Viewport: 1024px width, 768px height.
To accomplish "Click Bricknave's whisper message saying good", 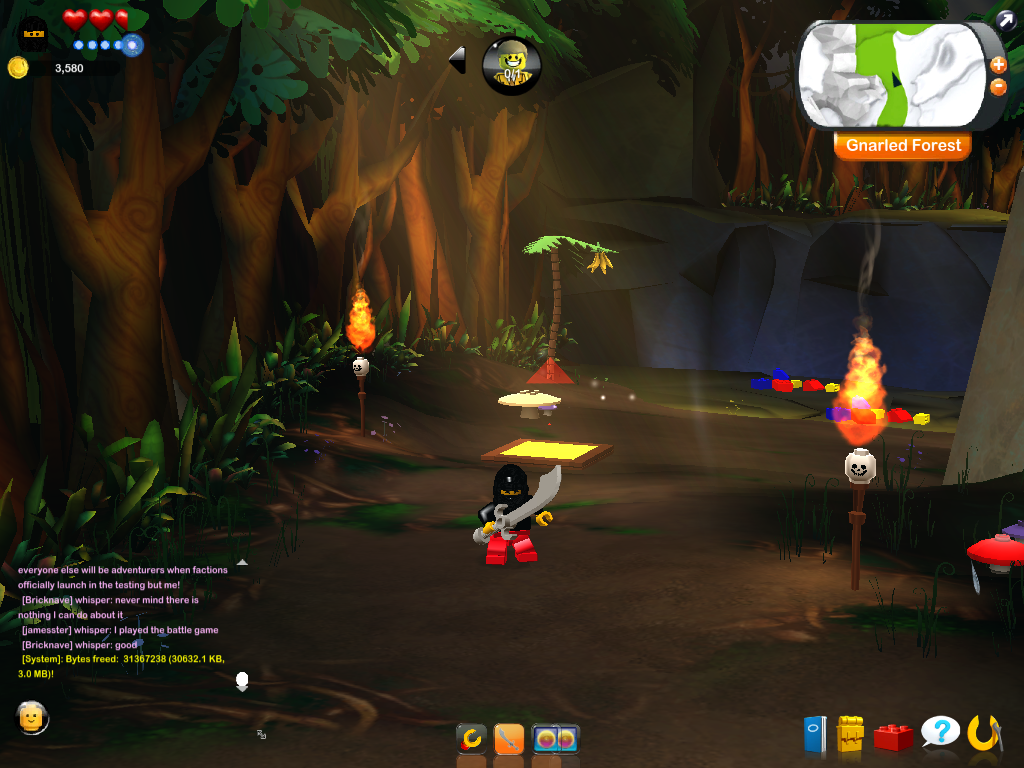I will pyautogui.click(x=80, y=645).
